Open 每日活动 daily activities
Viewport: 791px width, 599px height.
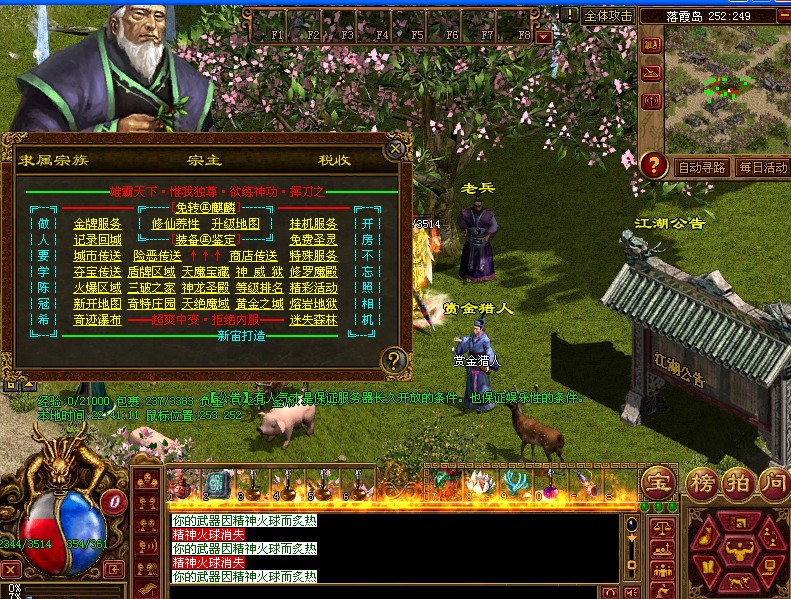pos(762,167)
